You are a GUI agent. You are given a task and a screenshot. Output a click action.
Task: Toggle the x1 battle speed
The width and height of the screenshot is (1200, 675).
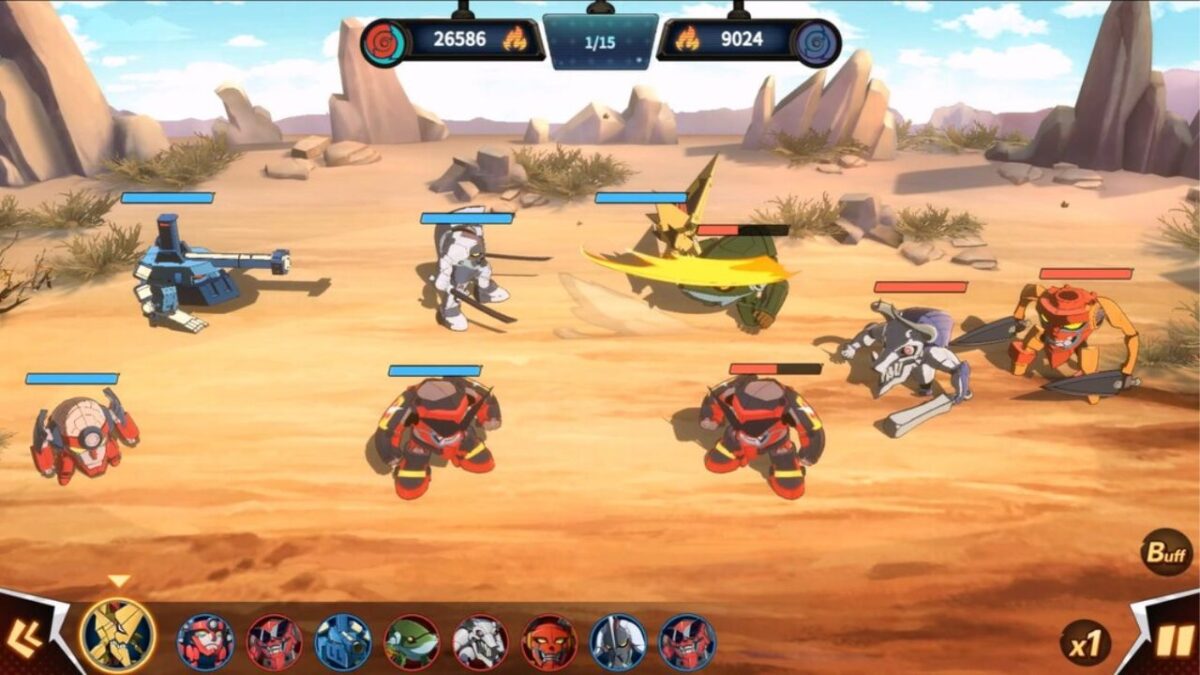pyautogui.click(x=1084, y=643)
